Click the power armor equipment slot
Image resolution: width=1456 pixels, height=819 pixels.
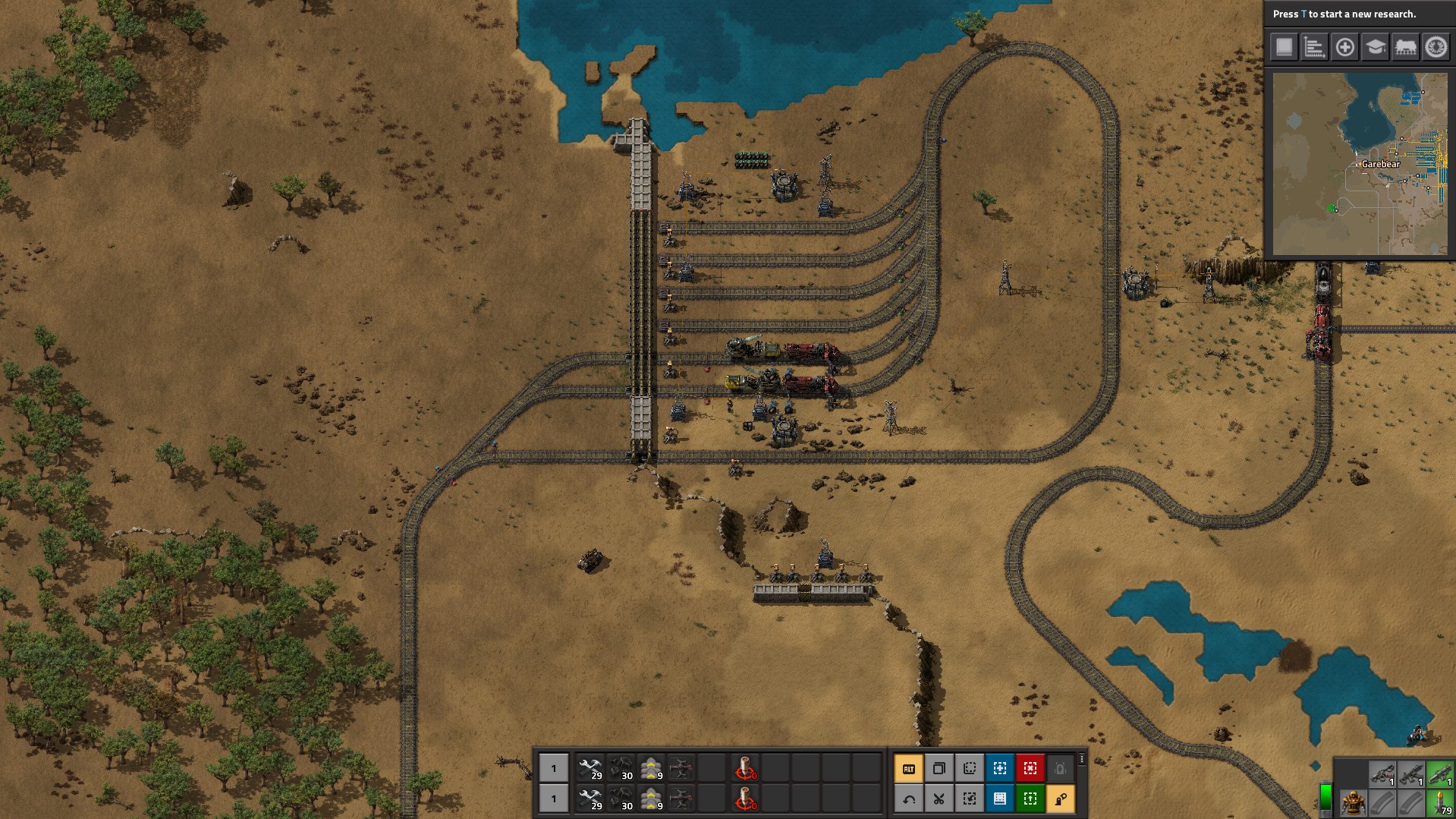(x=1353, y=802)
